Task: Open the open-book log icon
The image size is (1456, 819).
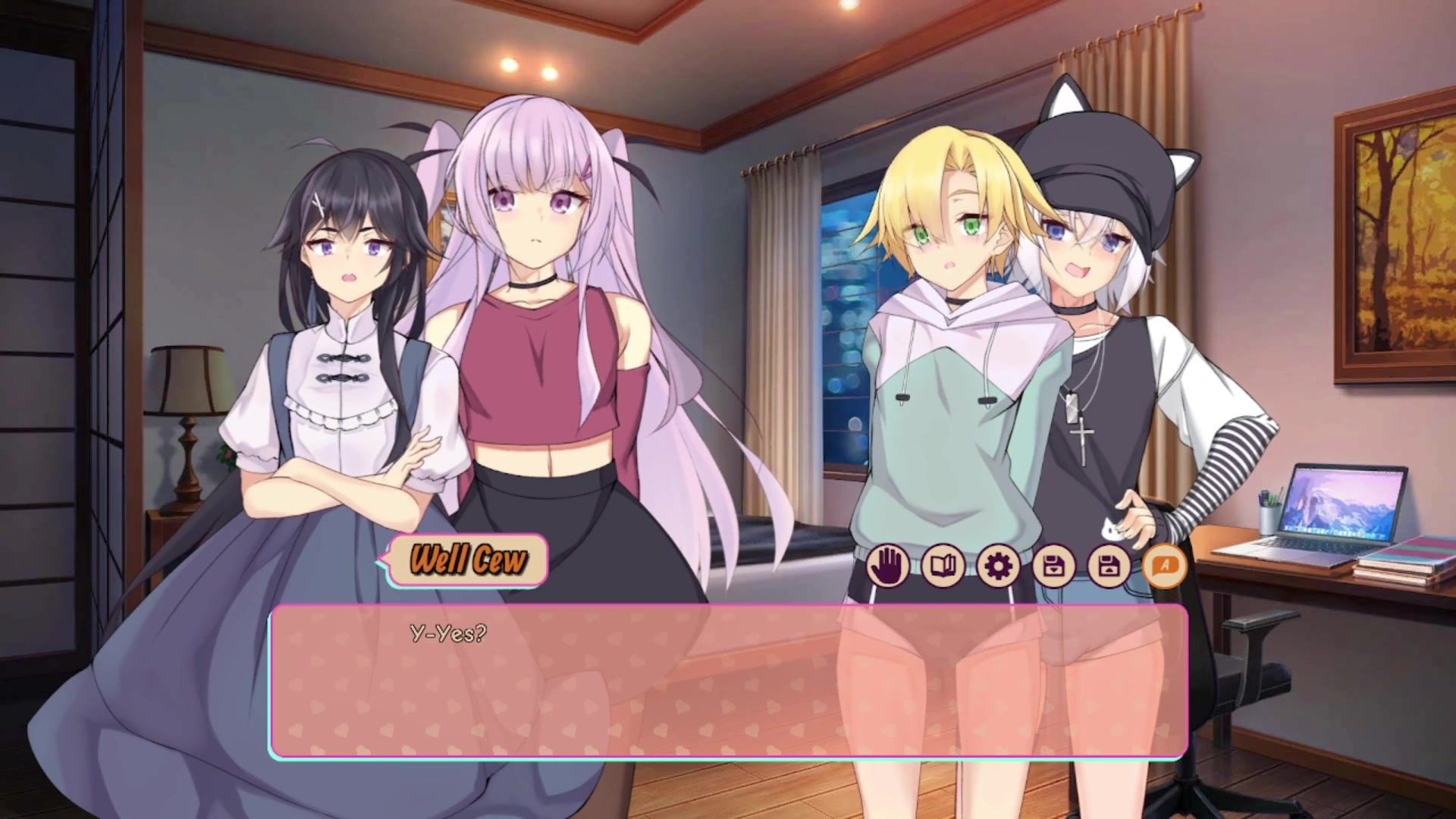Action: click(943, 566)
